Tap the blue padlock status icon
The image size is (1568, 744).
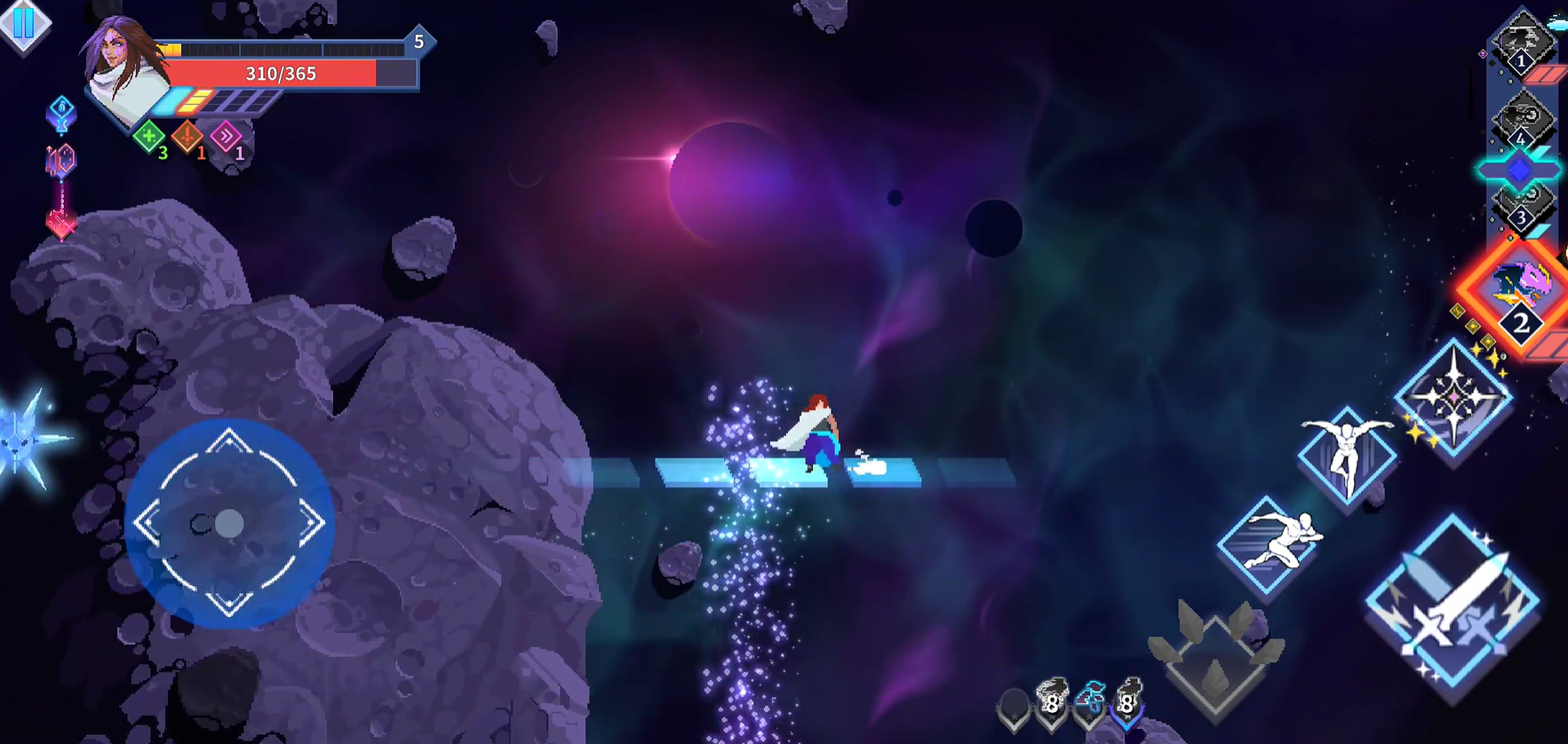click(x=60, y=113)
